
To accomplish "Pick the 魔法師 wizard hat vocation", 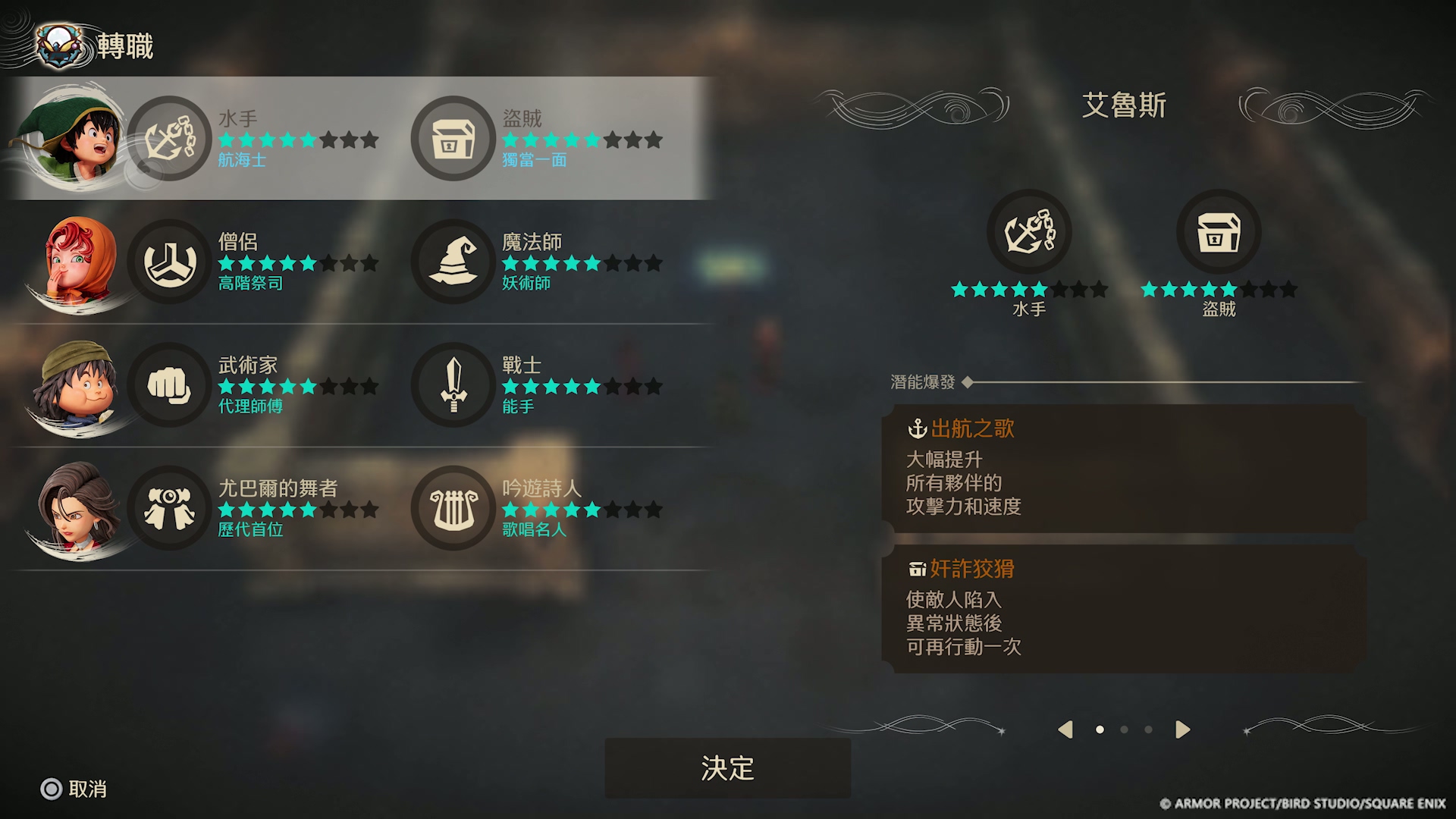I will click(453, 262).
